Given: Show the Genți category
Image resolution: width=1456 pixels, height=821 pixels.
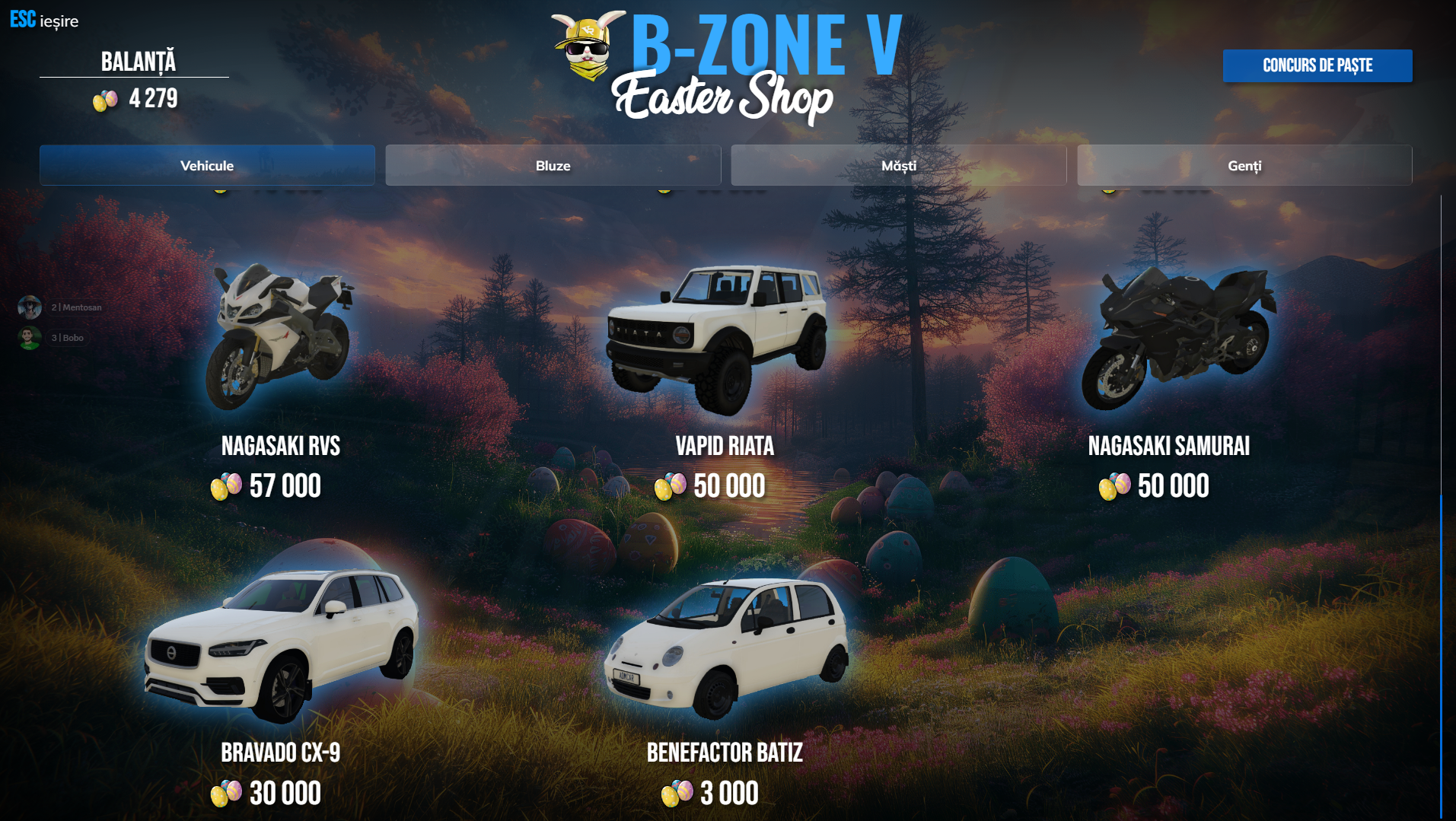Looking at the screenshot, I should (1244, 165).
